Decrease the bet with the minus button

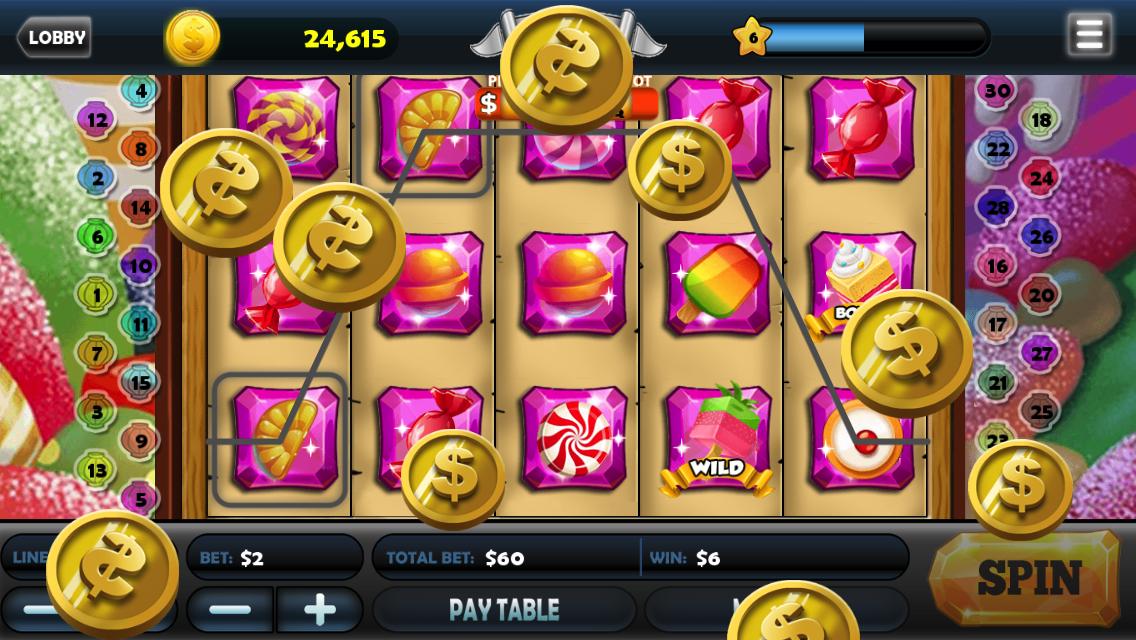(230, 609)
